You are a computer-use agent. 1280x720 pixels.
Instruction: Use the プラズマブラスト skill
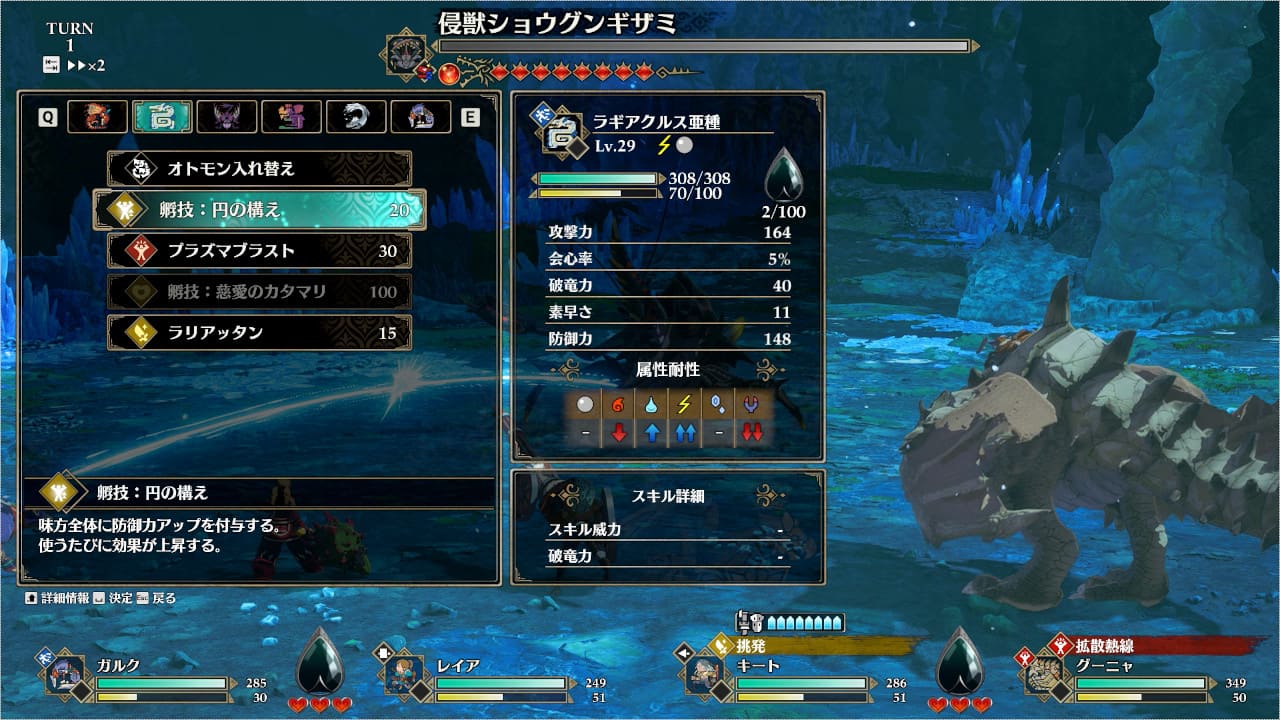point(259,251)
